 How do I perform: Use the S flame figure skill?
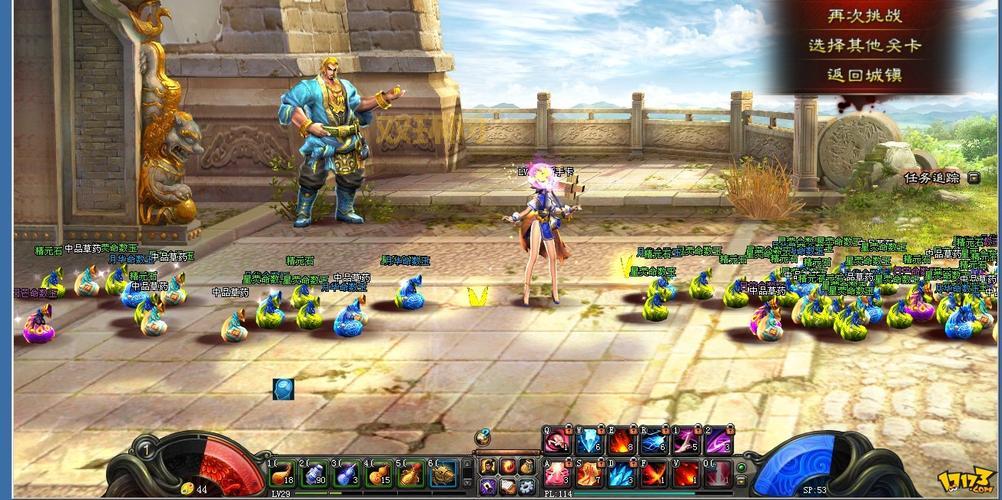click(x=589, y=473)
